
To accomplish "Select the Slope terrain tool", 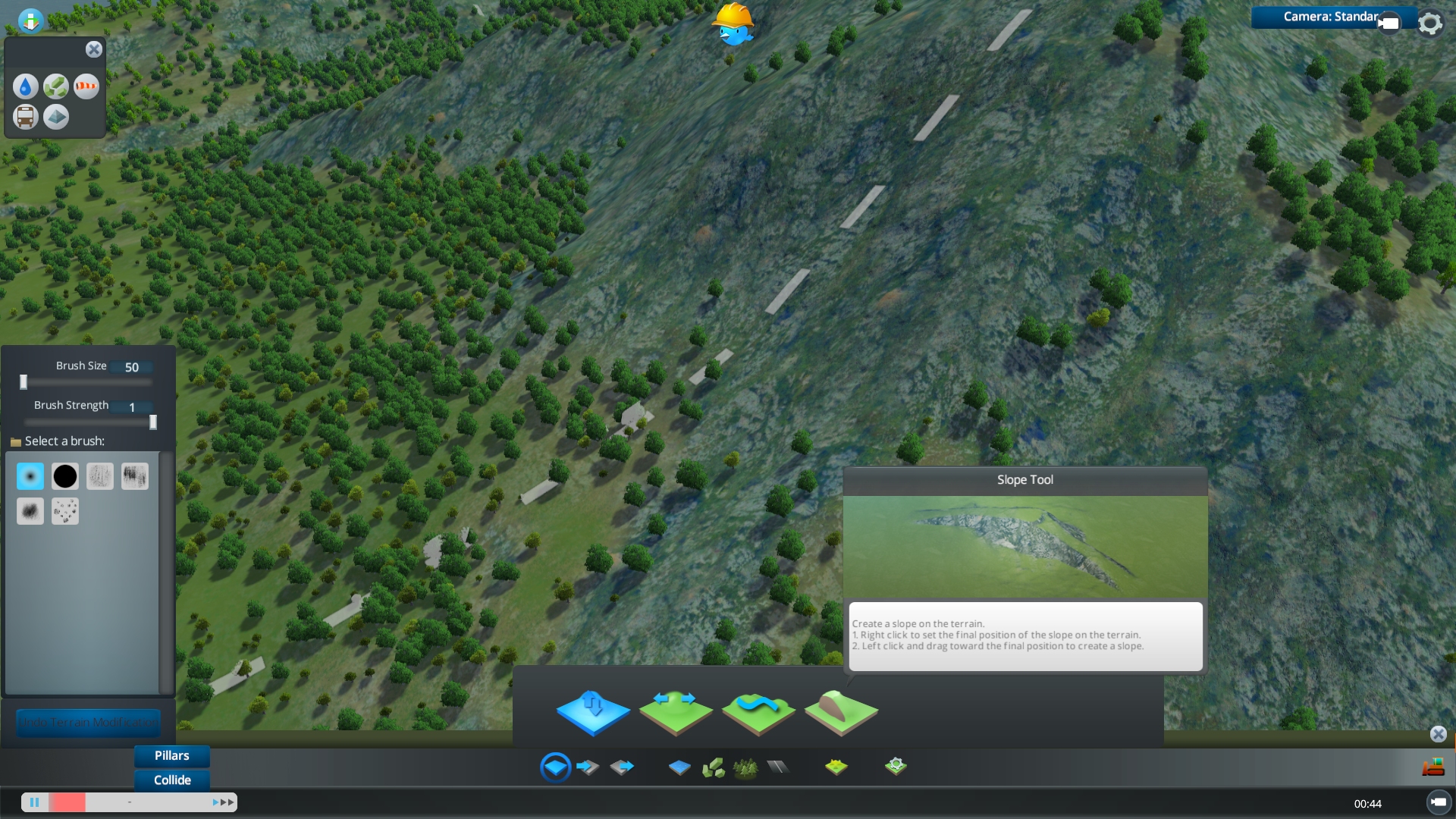I will [x=842, y=711].
